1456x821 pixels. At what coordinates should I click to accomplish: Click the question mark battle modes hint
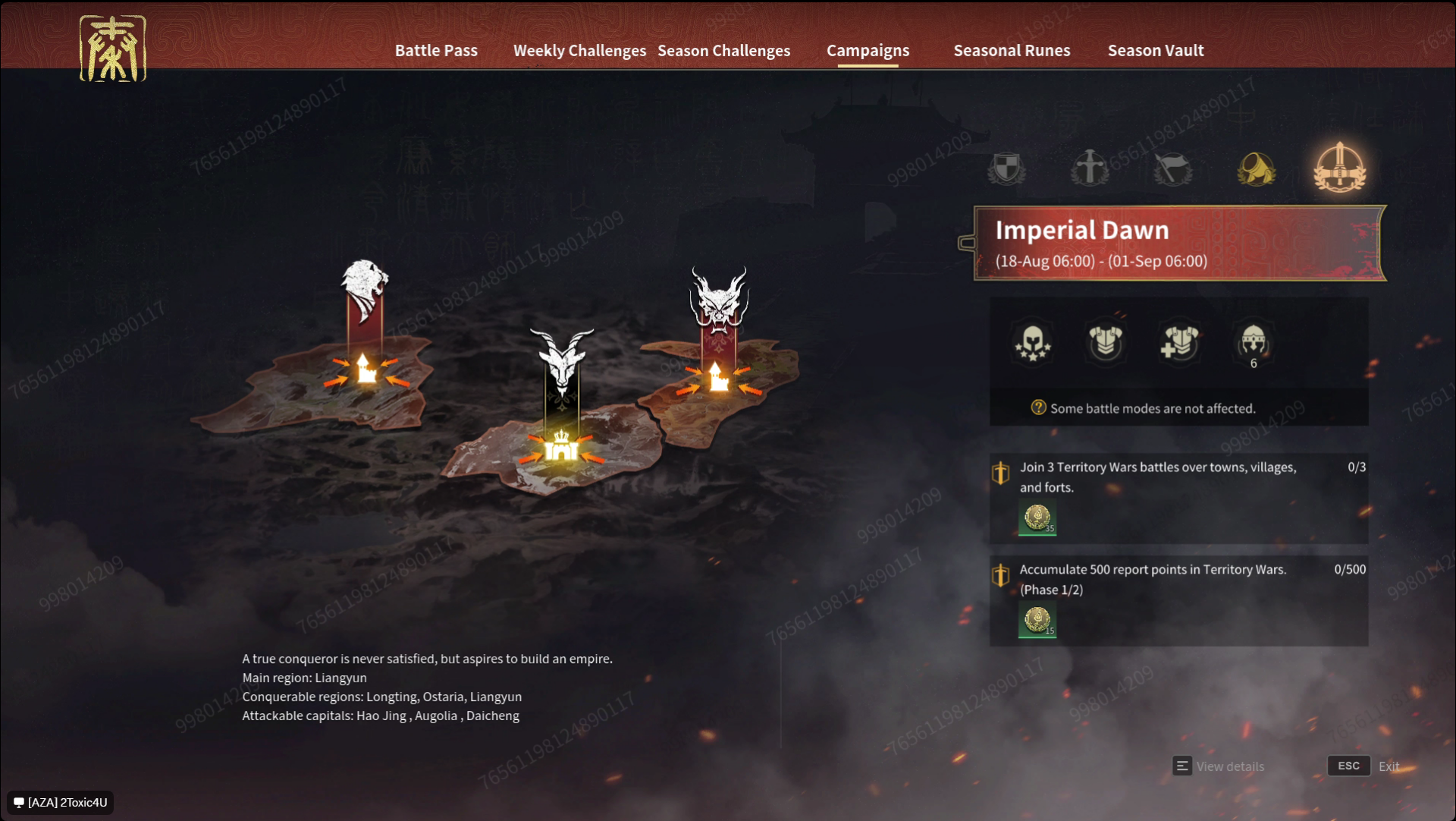point(1038,407)
